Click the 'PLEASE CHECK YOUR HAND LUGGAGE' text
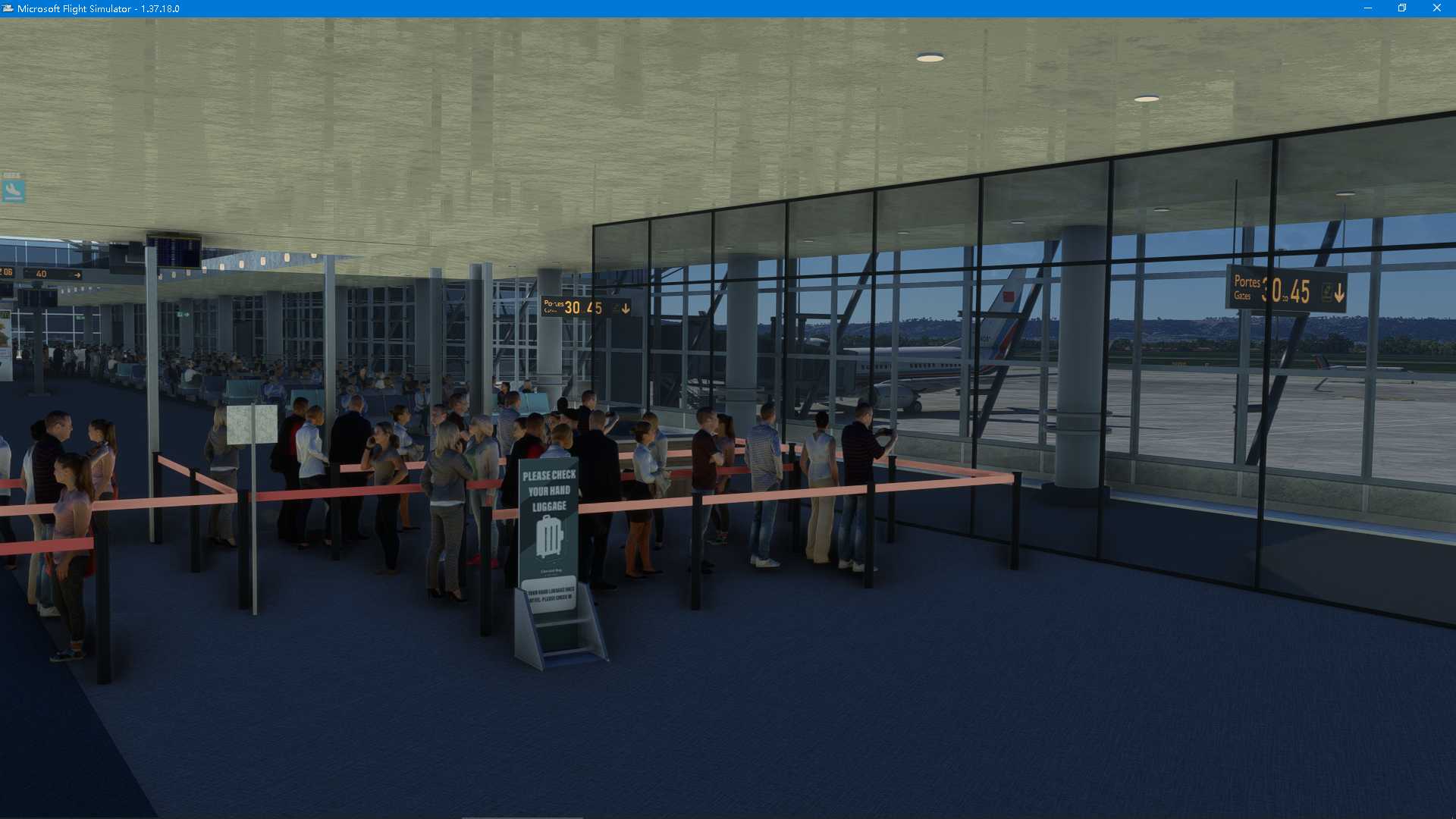The image size is (1456, 819). click(548, 491)
